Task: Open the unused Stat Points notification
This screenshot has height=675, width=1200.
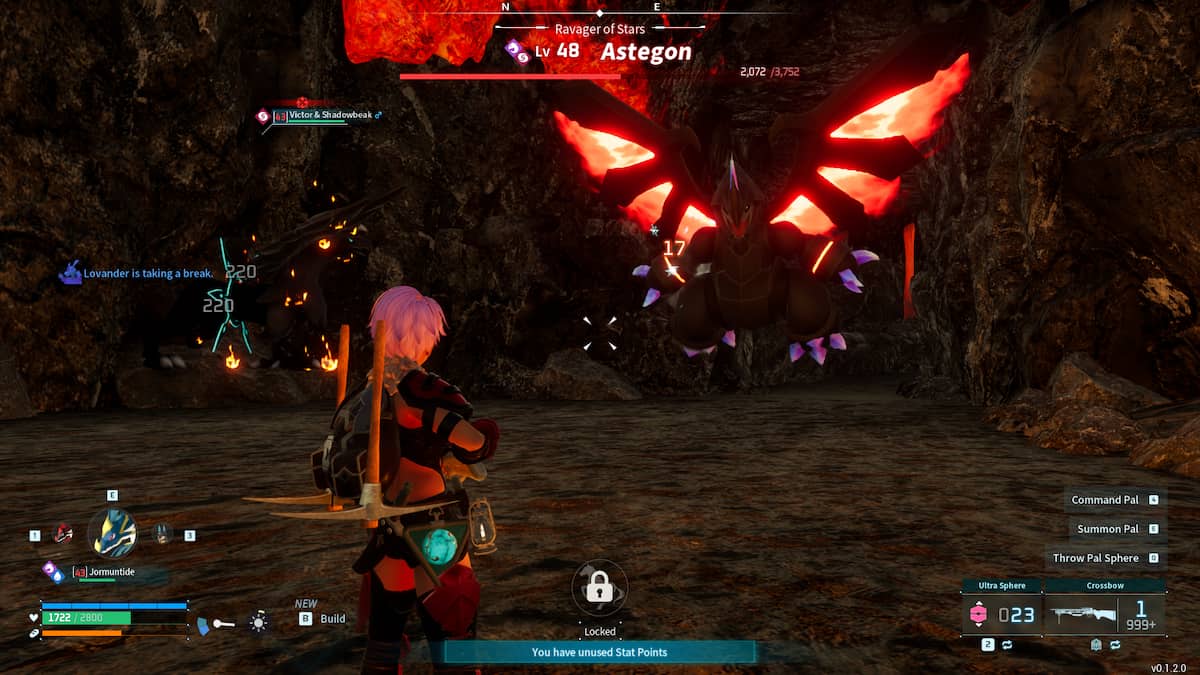Action: [x=599, y=652]
